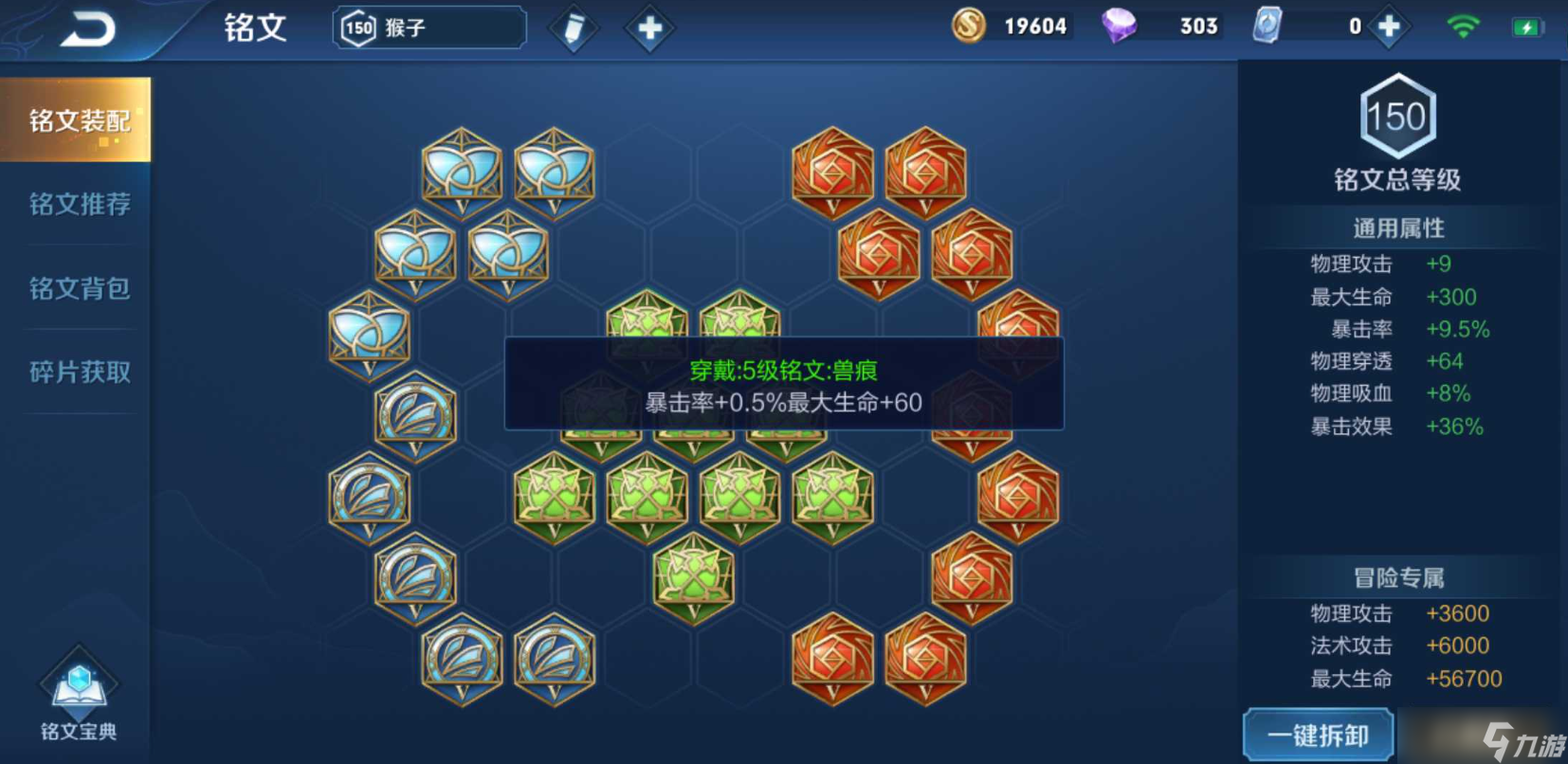Click the back logo at top left
The width and height of the screenshot is (1568, 764).
[90, 28]
